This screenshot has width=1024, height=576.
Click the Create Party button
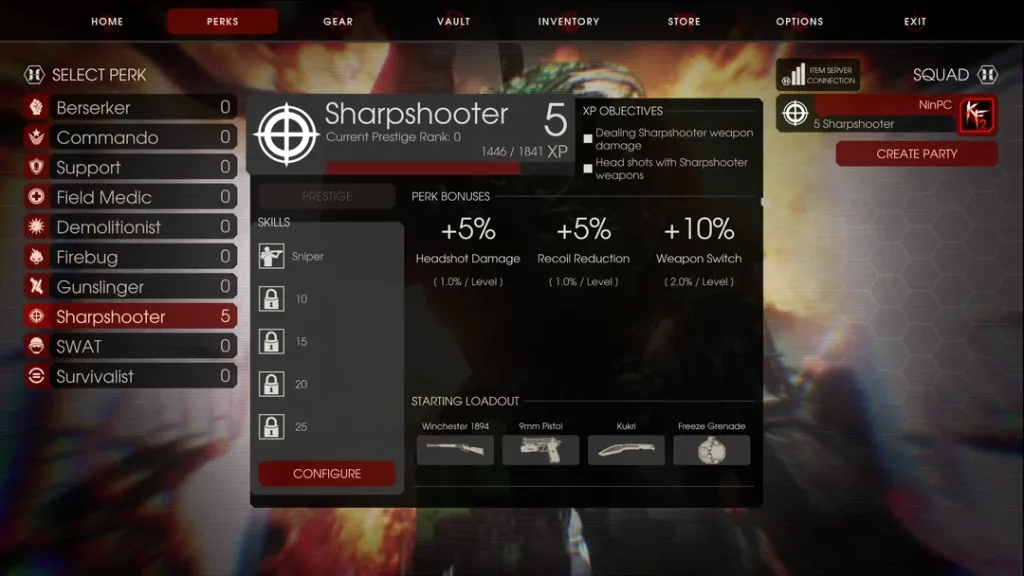[916, 154]
